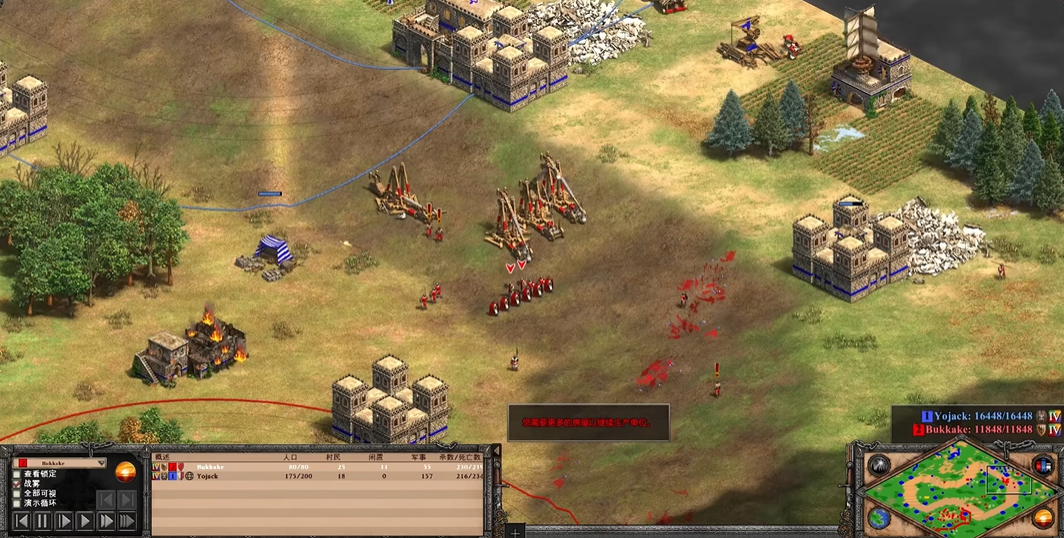Viewport: 1064px width, 538px height.
Task: Enable the 演示循环 loop checkbox
Action: tap(17, 504)
